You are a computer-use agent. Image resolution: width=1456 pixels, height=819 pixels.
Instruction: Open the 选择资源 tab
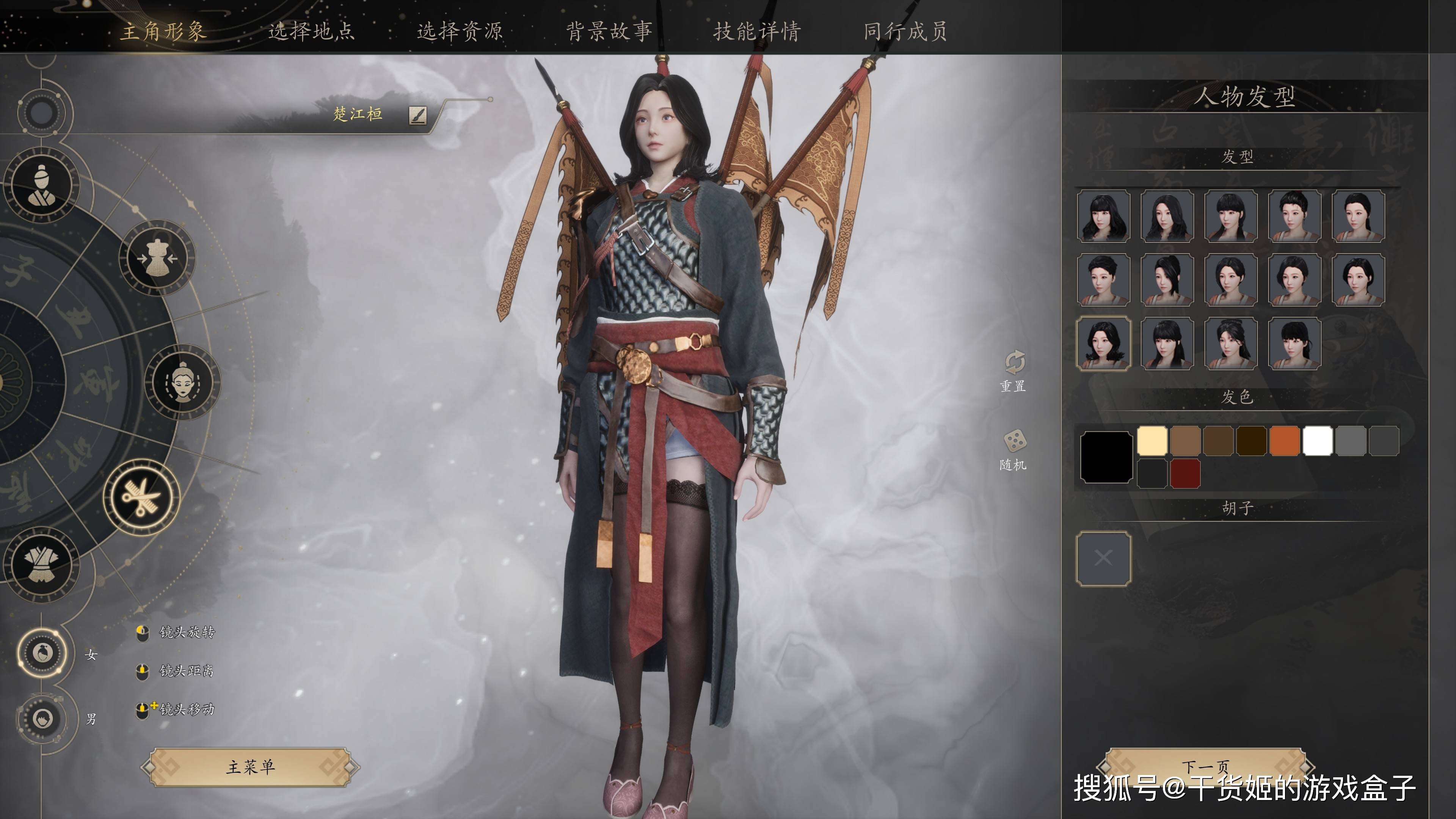[x=460, y=30]
